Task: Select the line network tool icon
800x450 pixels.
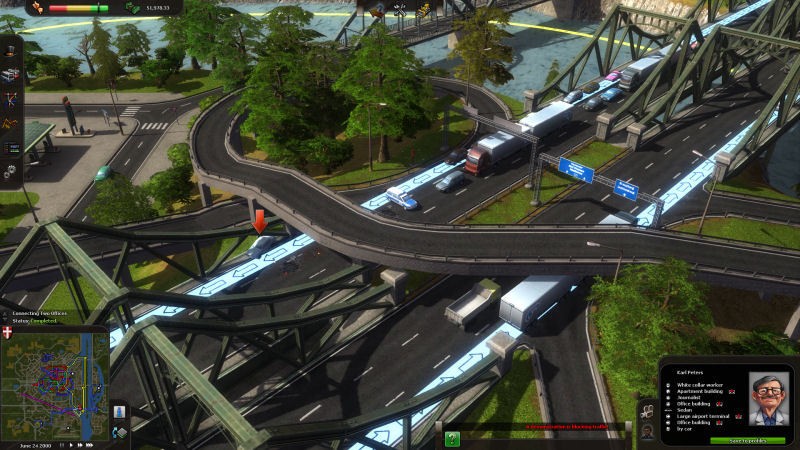Action: pyautogui.click(x=11, y=100)
